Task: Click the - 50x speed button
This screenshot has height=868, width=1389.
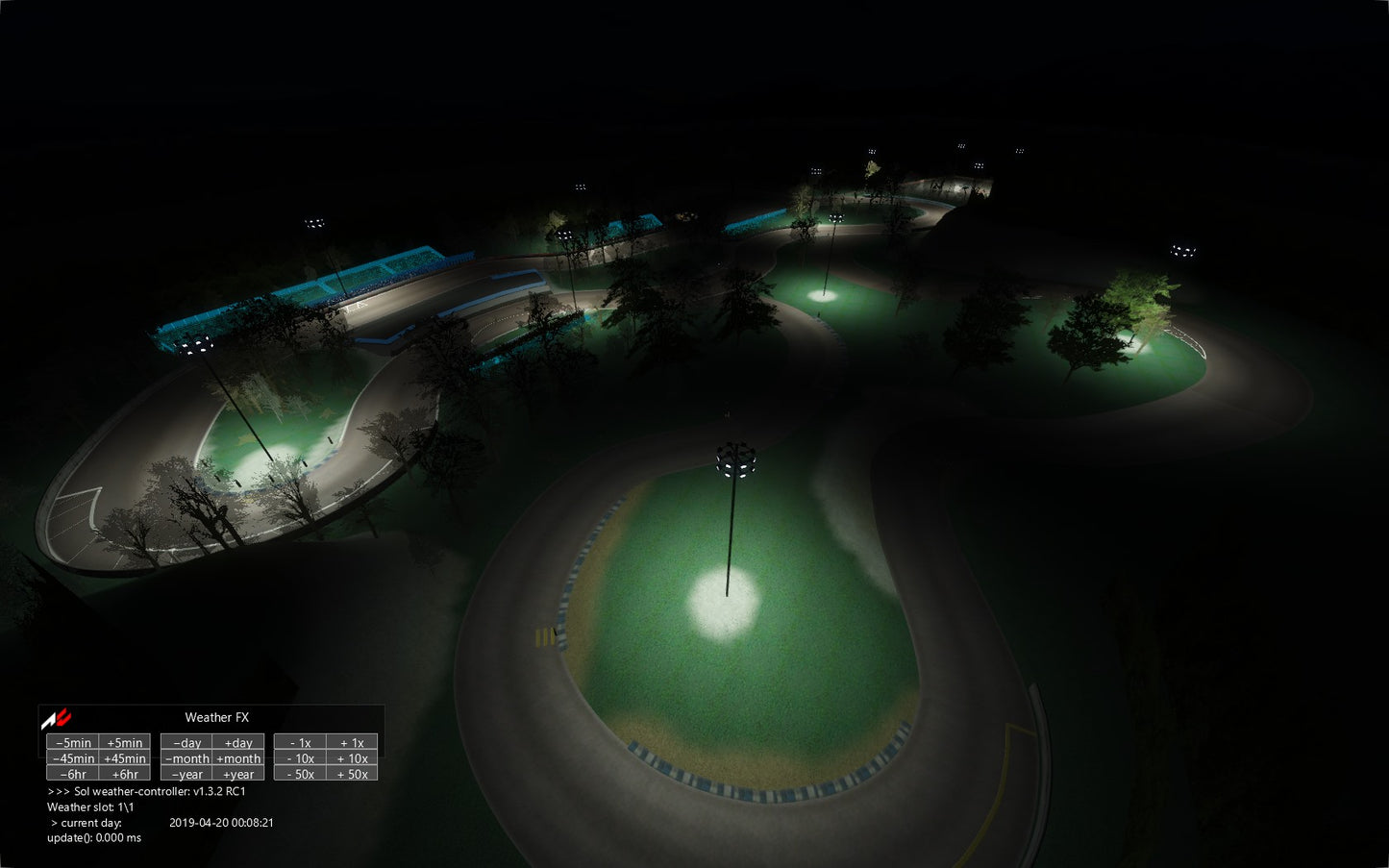Action: pyautogui.click(x=300, y=774)
